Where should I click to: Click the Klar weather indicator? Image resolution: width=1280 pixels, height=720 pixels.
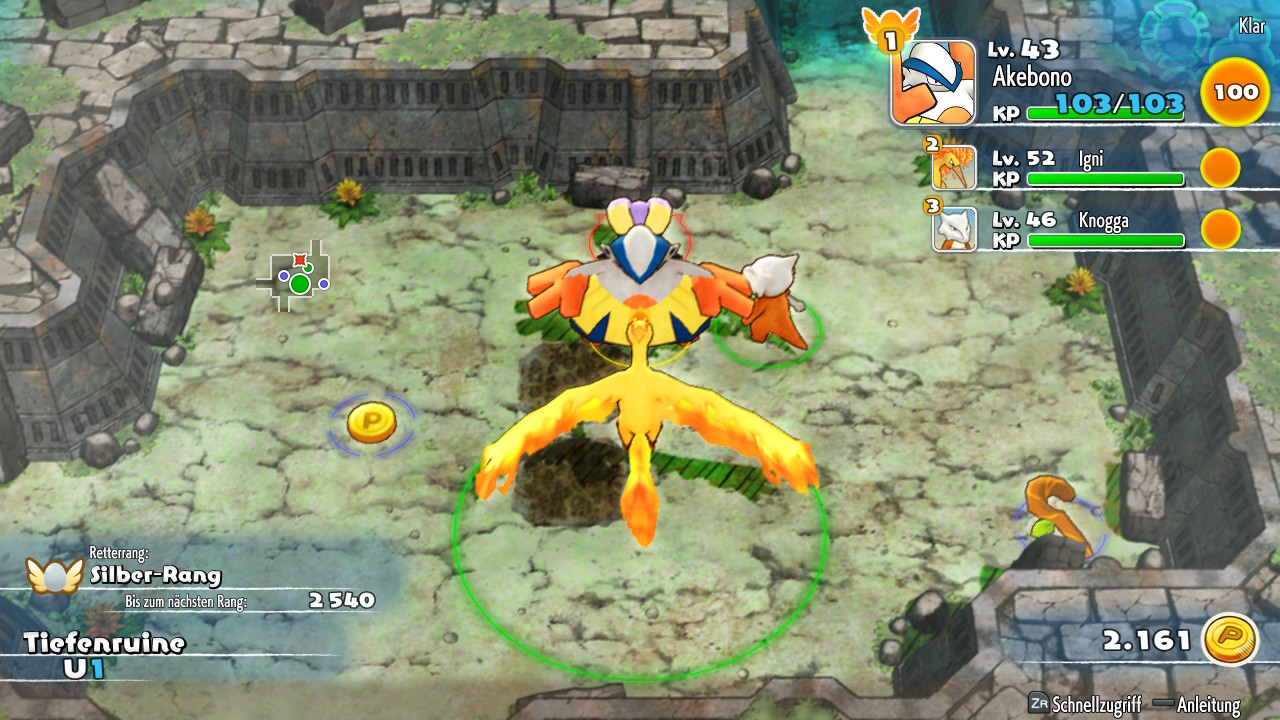click(x=1251, y=27)
